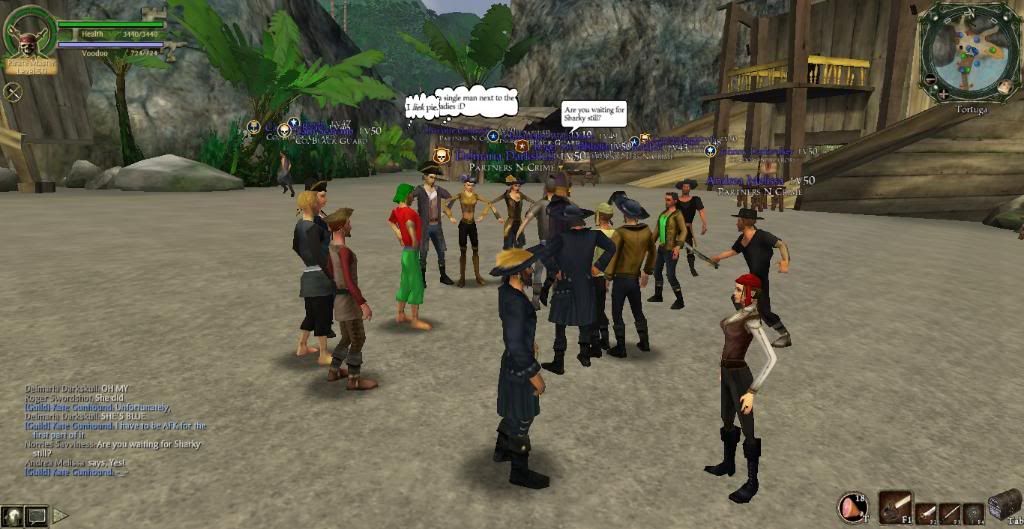The image size is (1024, 529).
Task: Equip the sword in the F2 slot
Action: pos(927,514)
